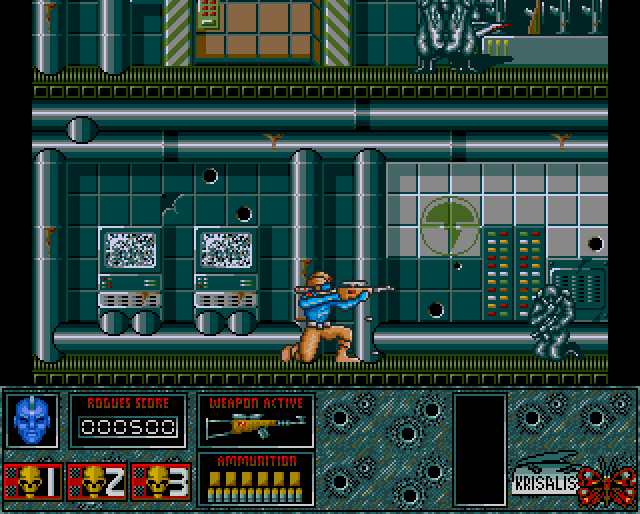Select the skull chip numbered 1
The width and height of the screenshot is (640, 514).
[x=32, y=483]
